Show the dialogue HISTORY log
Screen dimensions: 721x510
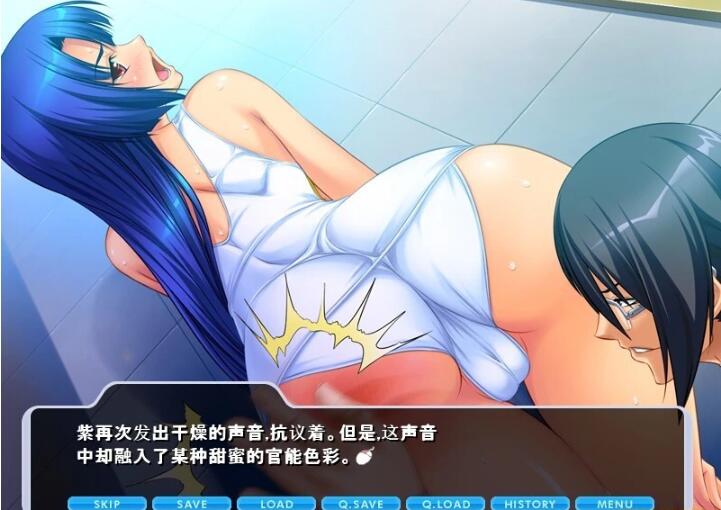point(530,503)
